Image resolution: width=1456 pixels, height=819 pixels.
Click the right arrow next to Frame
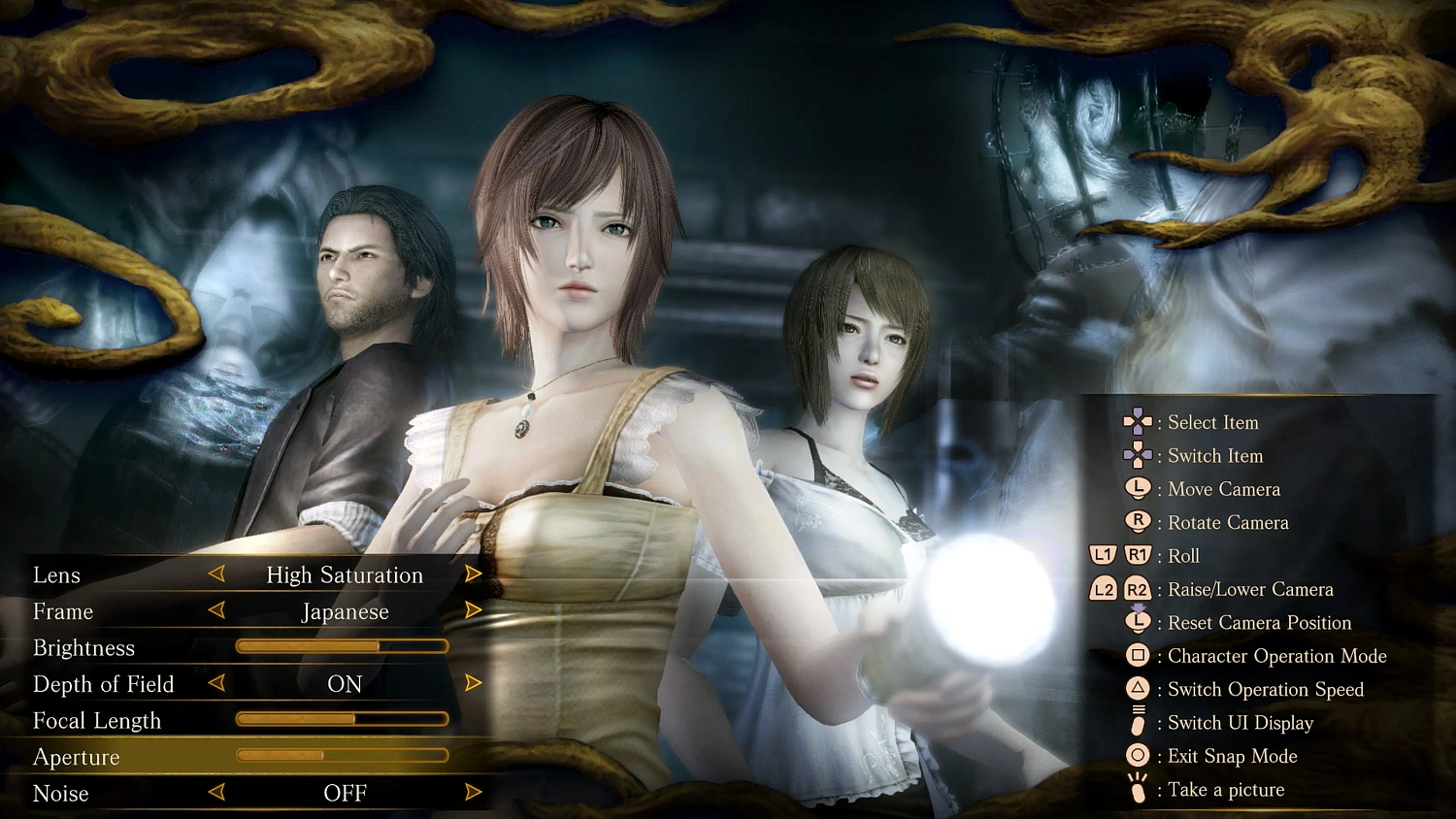point(474,610)
